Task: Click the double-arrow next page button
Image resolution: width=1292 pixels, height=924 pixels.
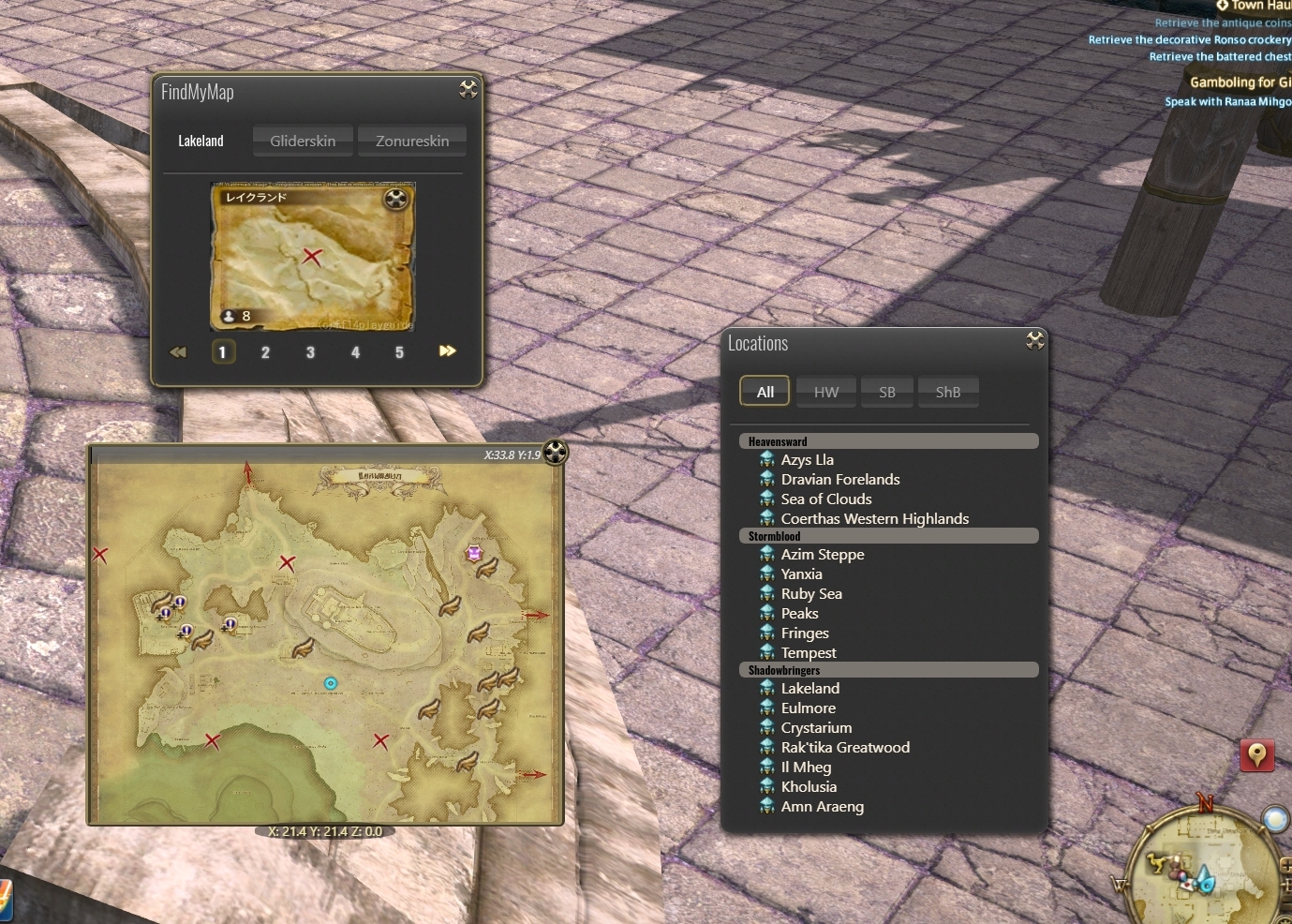Action: [x=447, y=350]
